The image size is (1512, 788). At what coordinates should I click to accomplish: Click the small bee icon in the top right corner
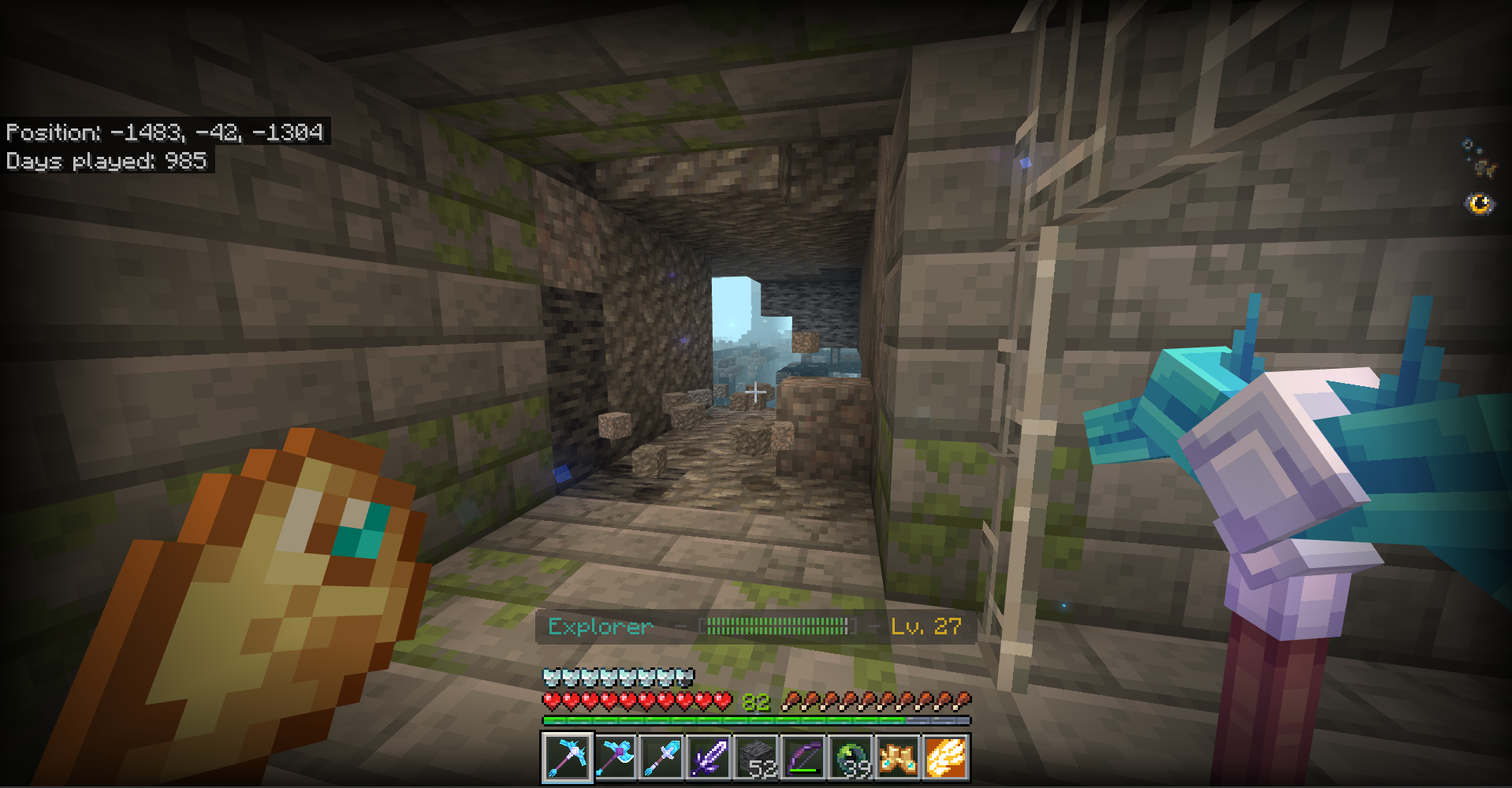click(x=1484, y=168)
